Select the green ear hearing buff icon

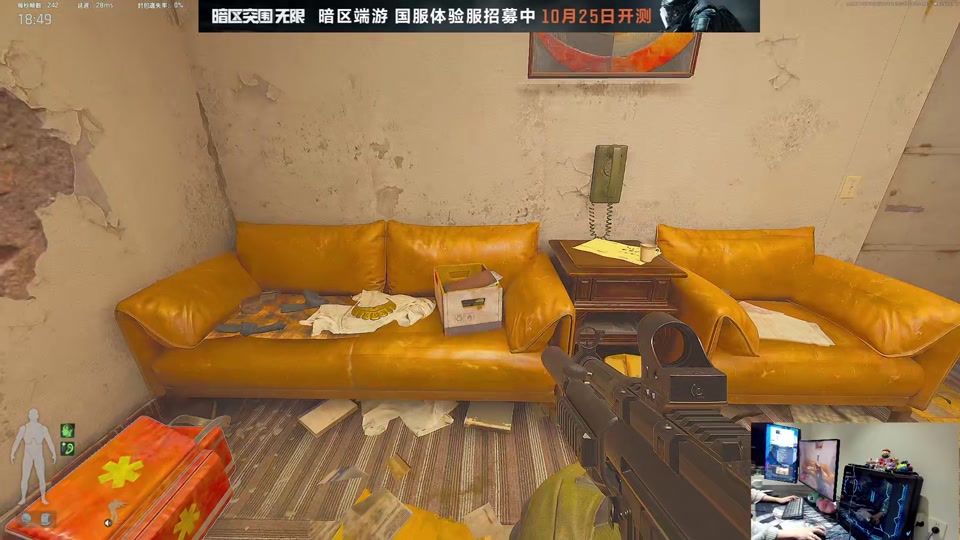68,448
